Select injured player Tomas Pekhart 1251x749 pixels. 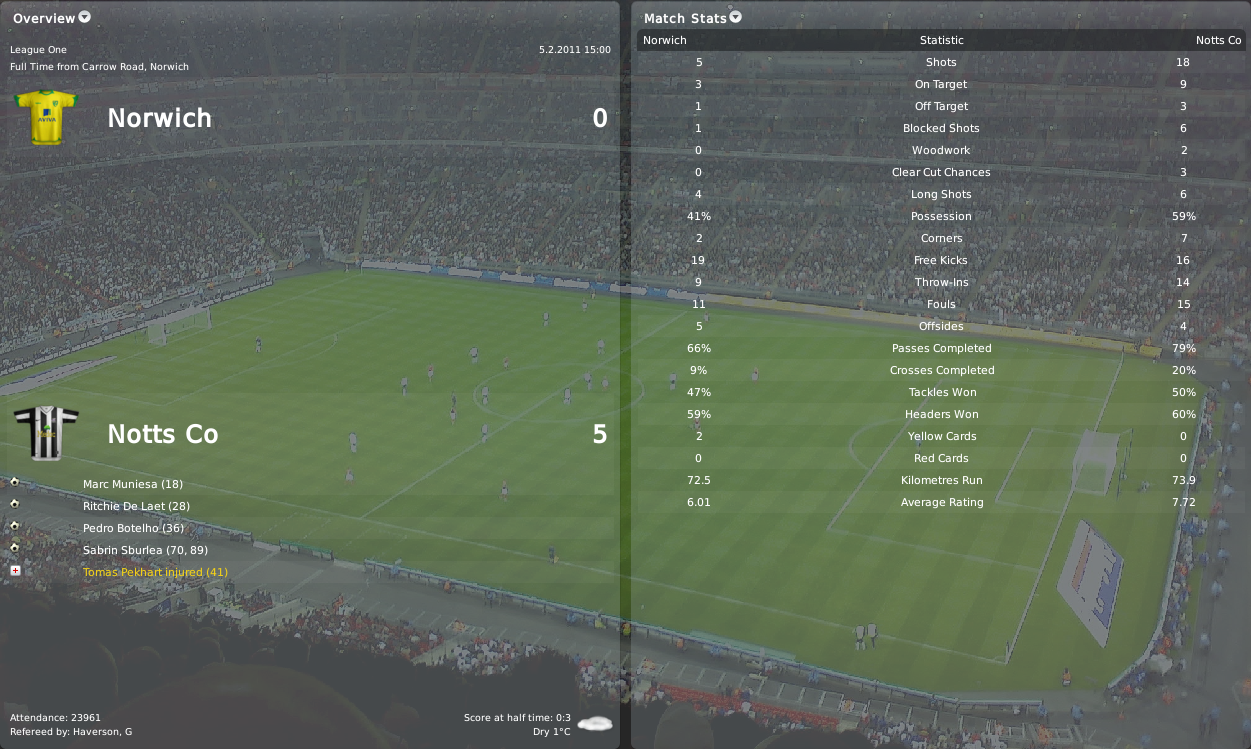point(155,572)
